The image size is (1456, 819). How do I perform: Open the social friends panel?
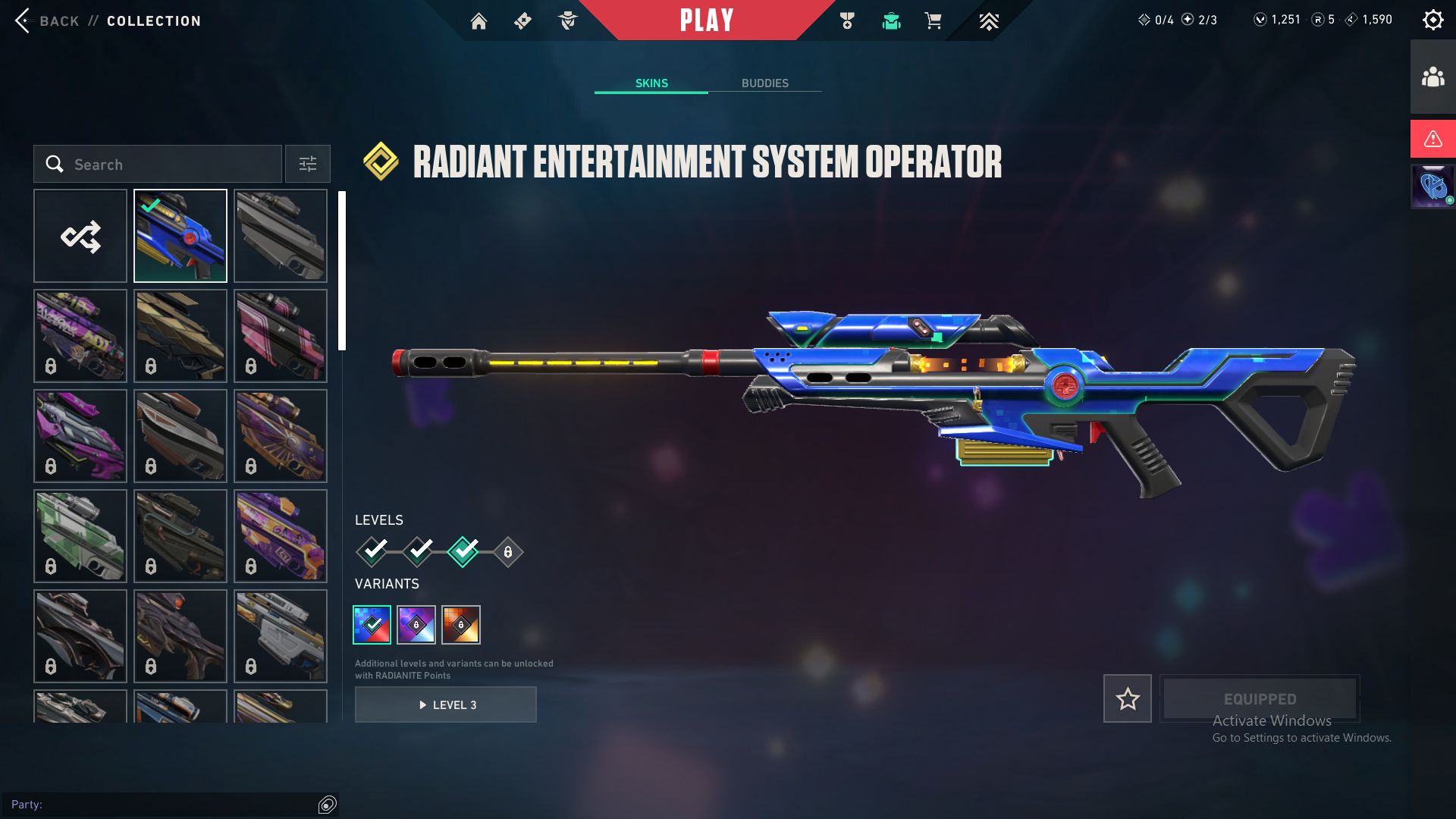pyautogui.click(x=1432, y=77)
